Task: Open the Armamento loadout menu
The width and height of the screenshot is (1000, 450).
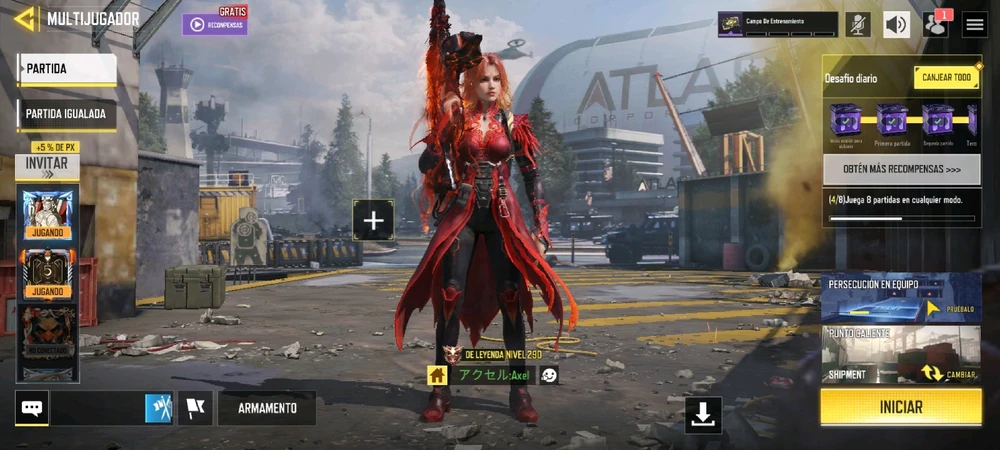Action: pyautogui.click(x=267, y=408)
